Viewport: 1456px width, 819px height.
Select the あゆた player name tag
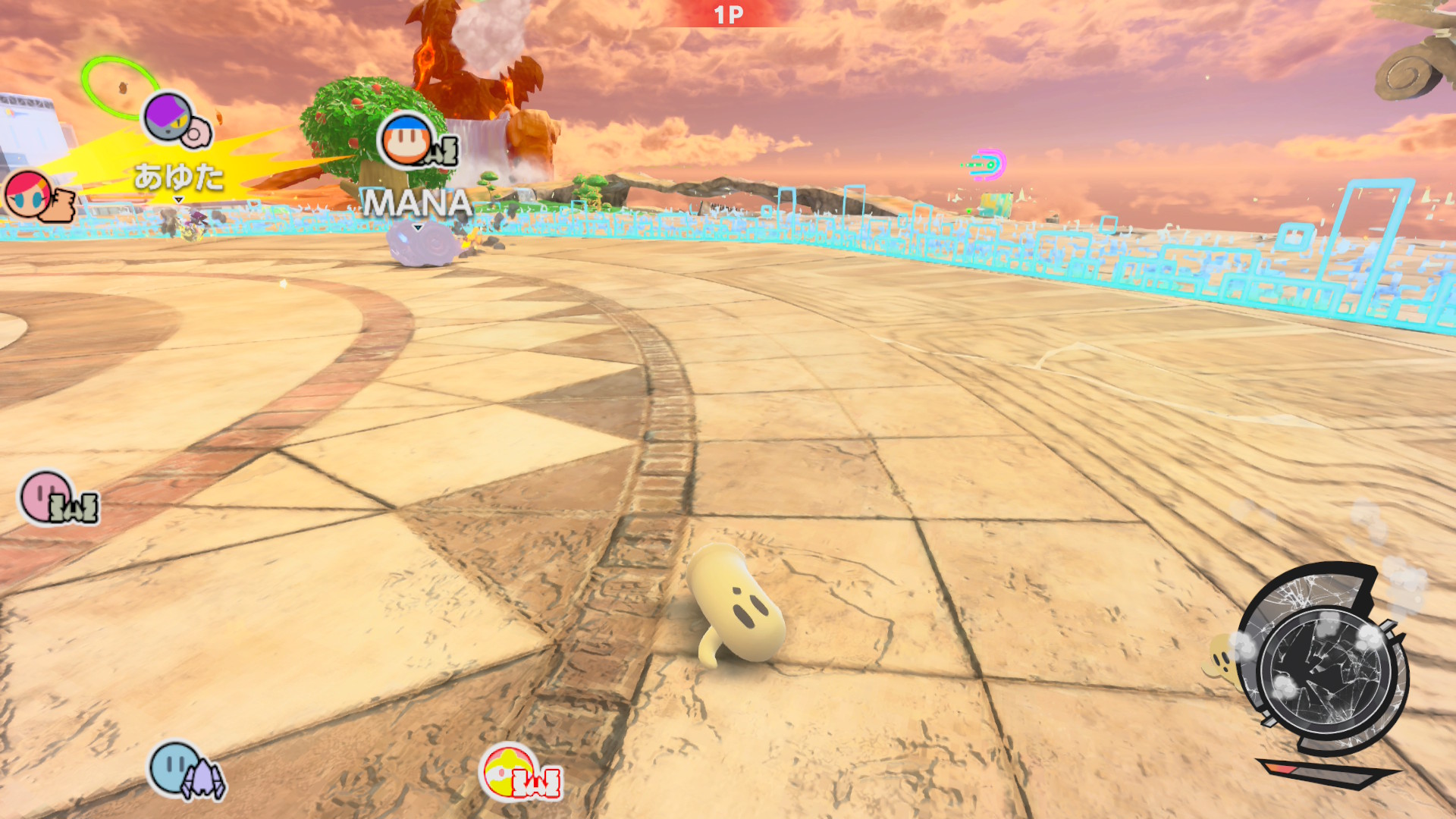[179, 177]
